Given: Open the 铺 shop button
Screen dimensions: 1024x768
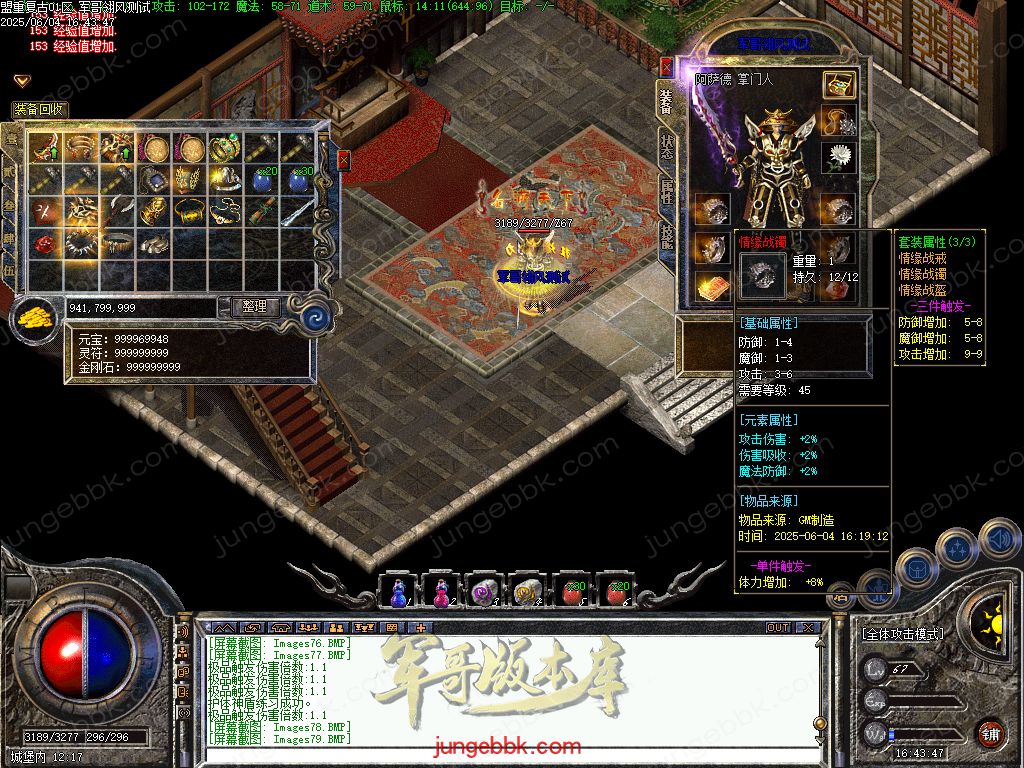Looking at the screenshot, I should 989,733.
